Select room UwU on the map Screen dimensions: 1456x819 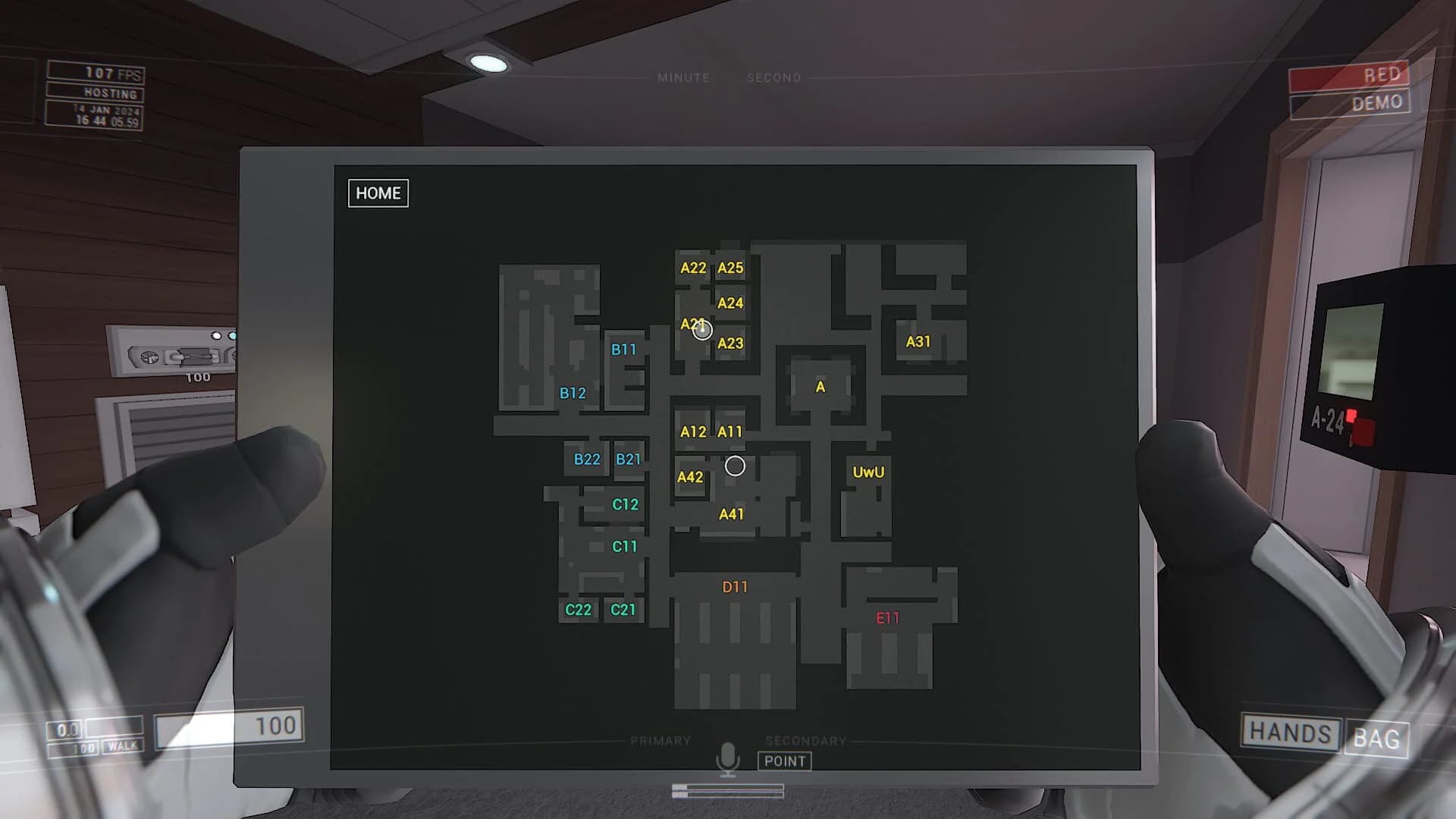[x=869, y=472]
